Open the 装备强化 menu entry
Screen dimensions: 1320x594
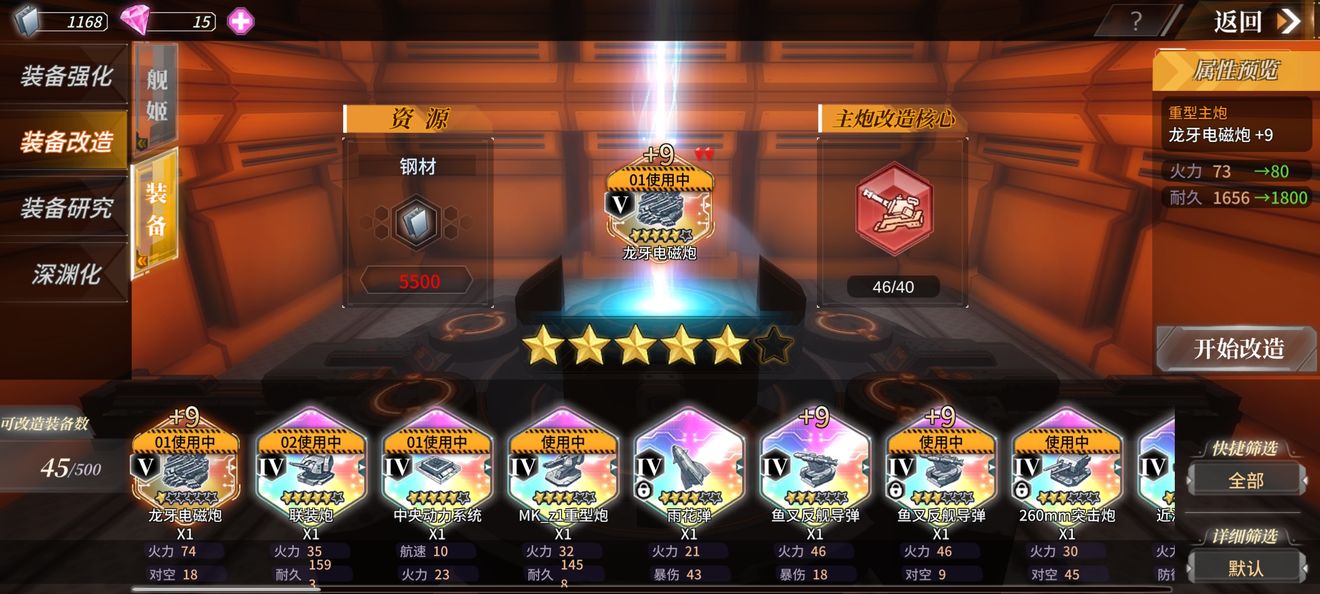pyautogui.click(x=65, y=76)
